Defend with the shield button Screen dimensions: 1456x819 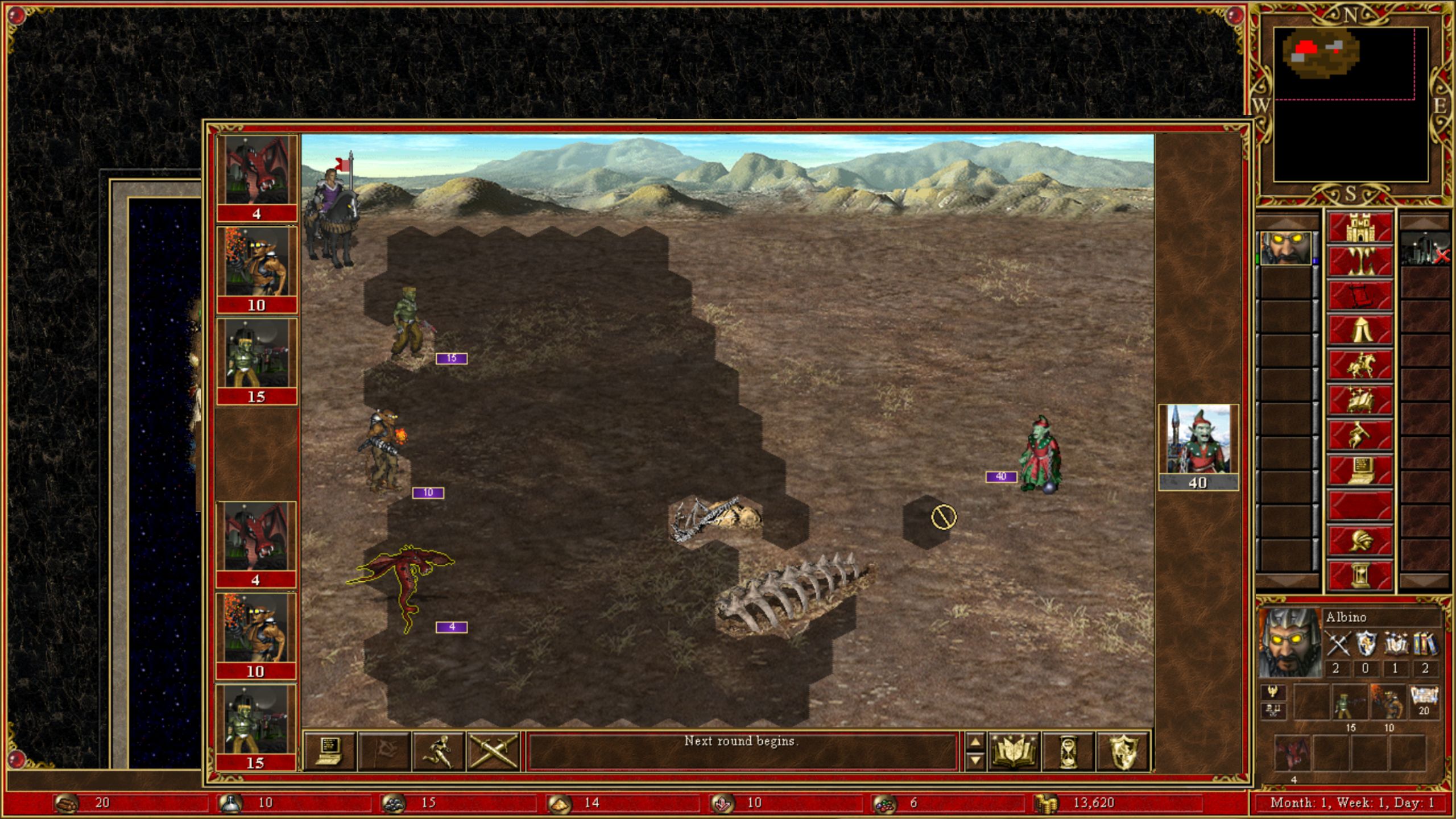[x=1123, y=751]
